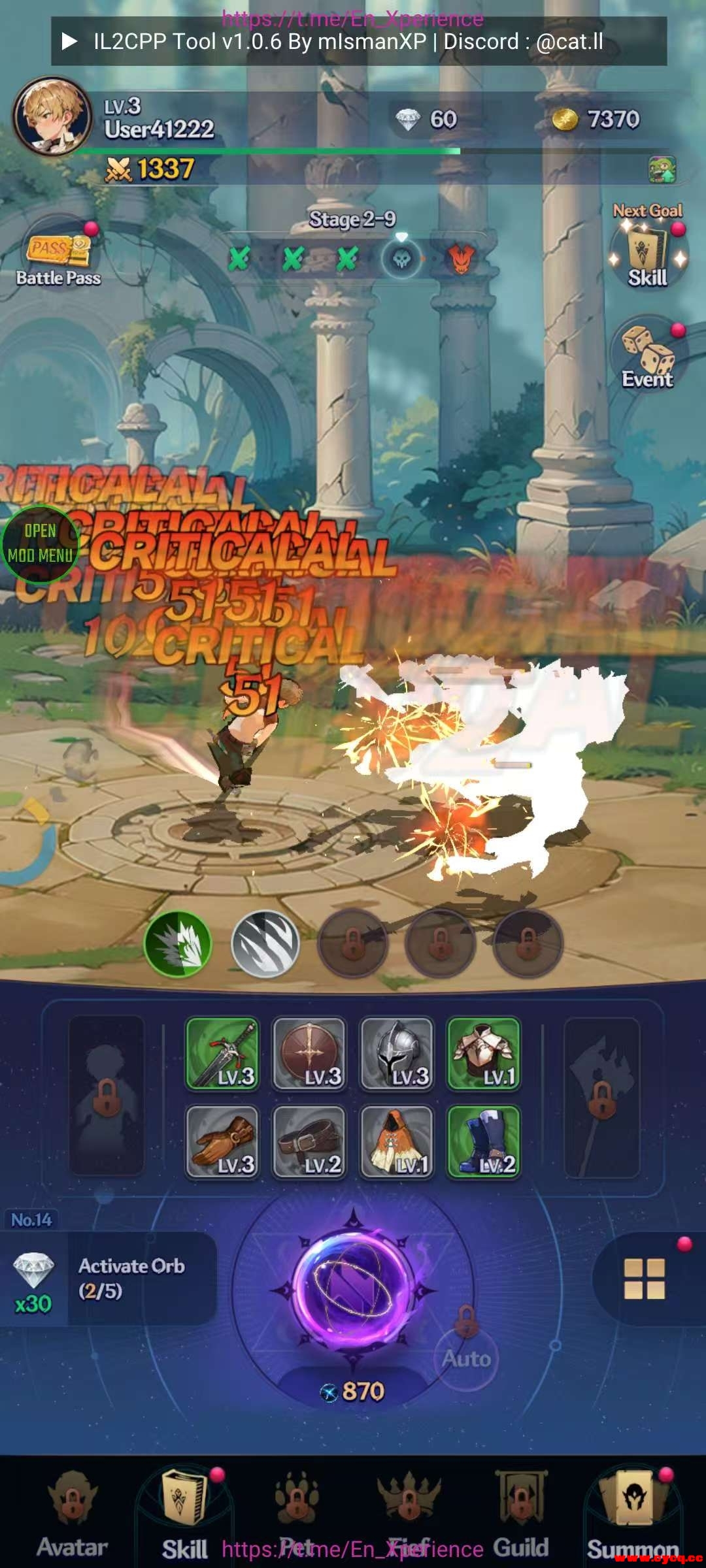Select the leather gloves equipment slot

point(222,1141)
